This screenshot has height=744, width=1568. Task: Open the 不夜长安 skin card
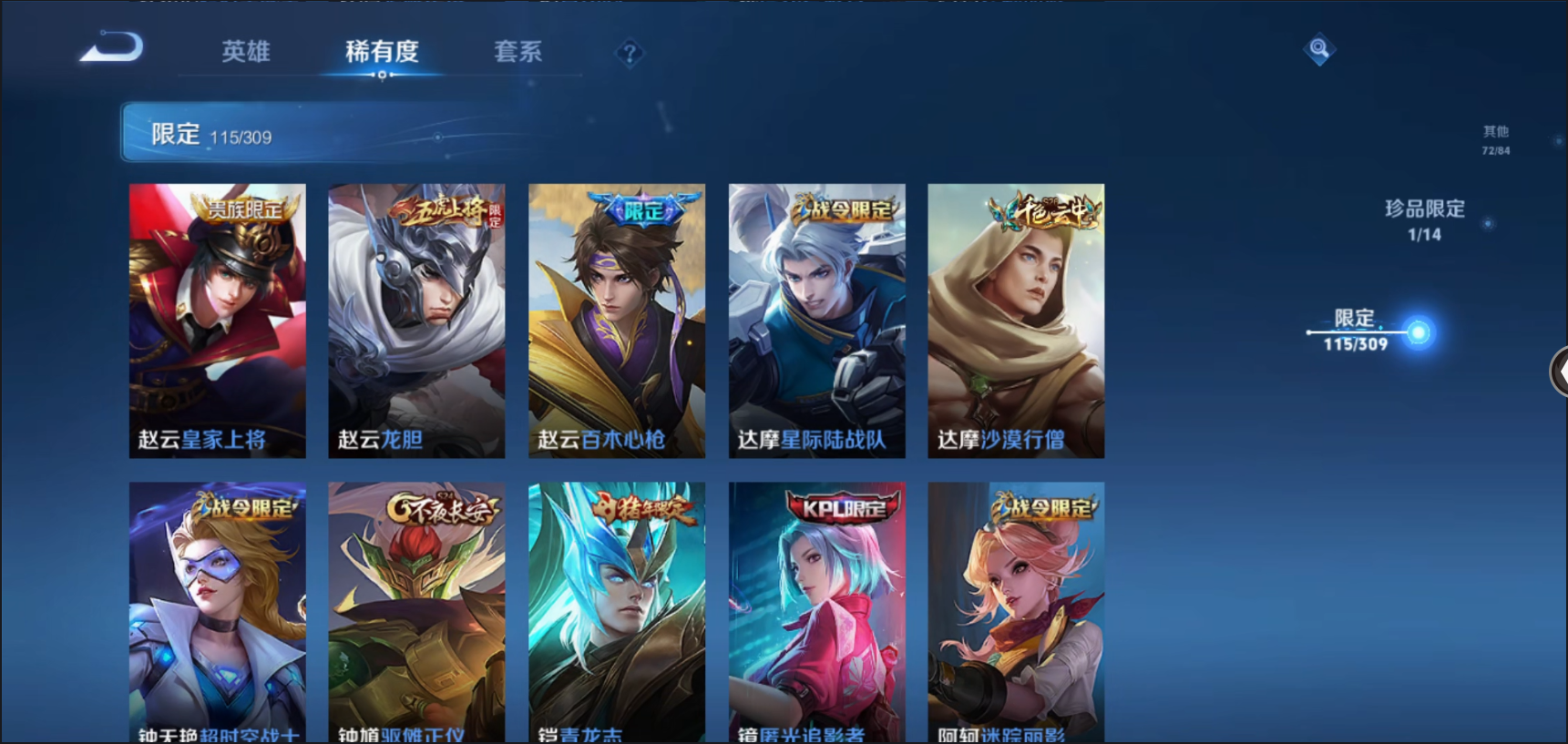coord(416,612)
